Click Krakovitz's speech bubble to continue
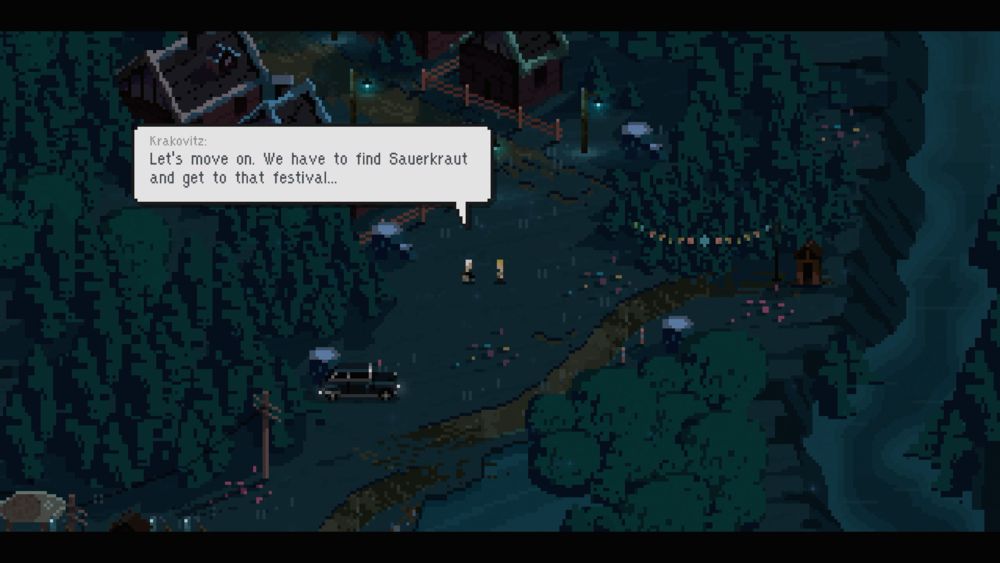1000x563 pixels. click(x=312, y=164)
